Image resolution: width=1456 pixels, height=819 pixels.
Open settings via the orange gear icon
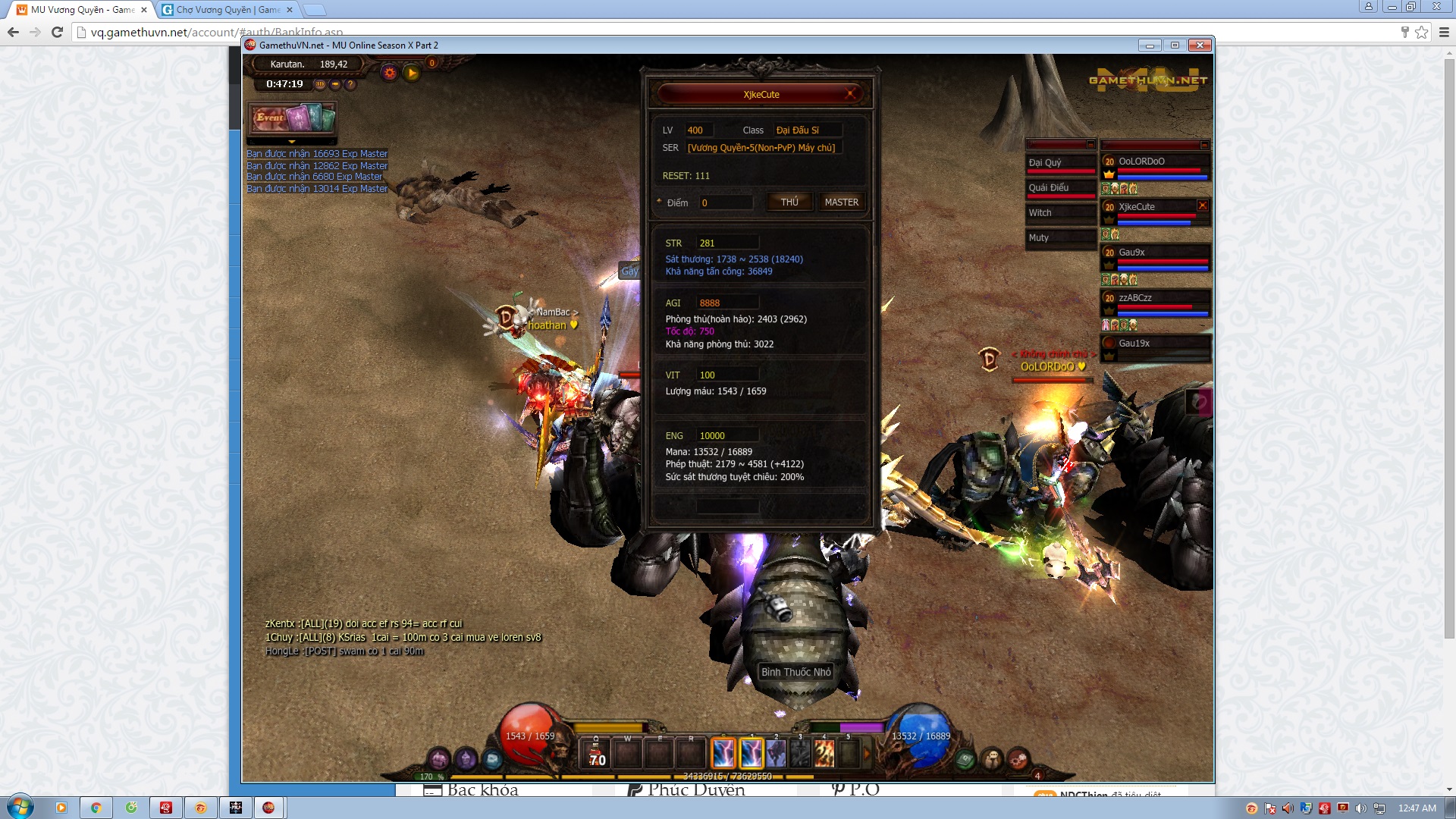[x=390, y=73]
